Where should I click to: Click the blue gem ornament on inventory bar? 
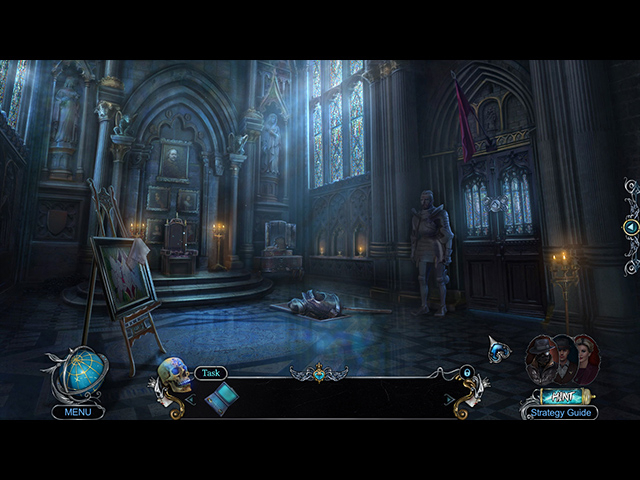click(x=319, y=375)
